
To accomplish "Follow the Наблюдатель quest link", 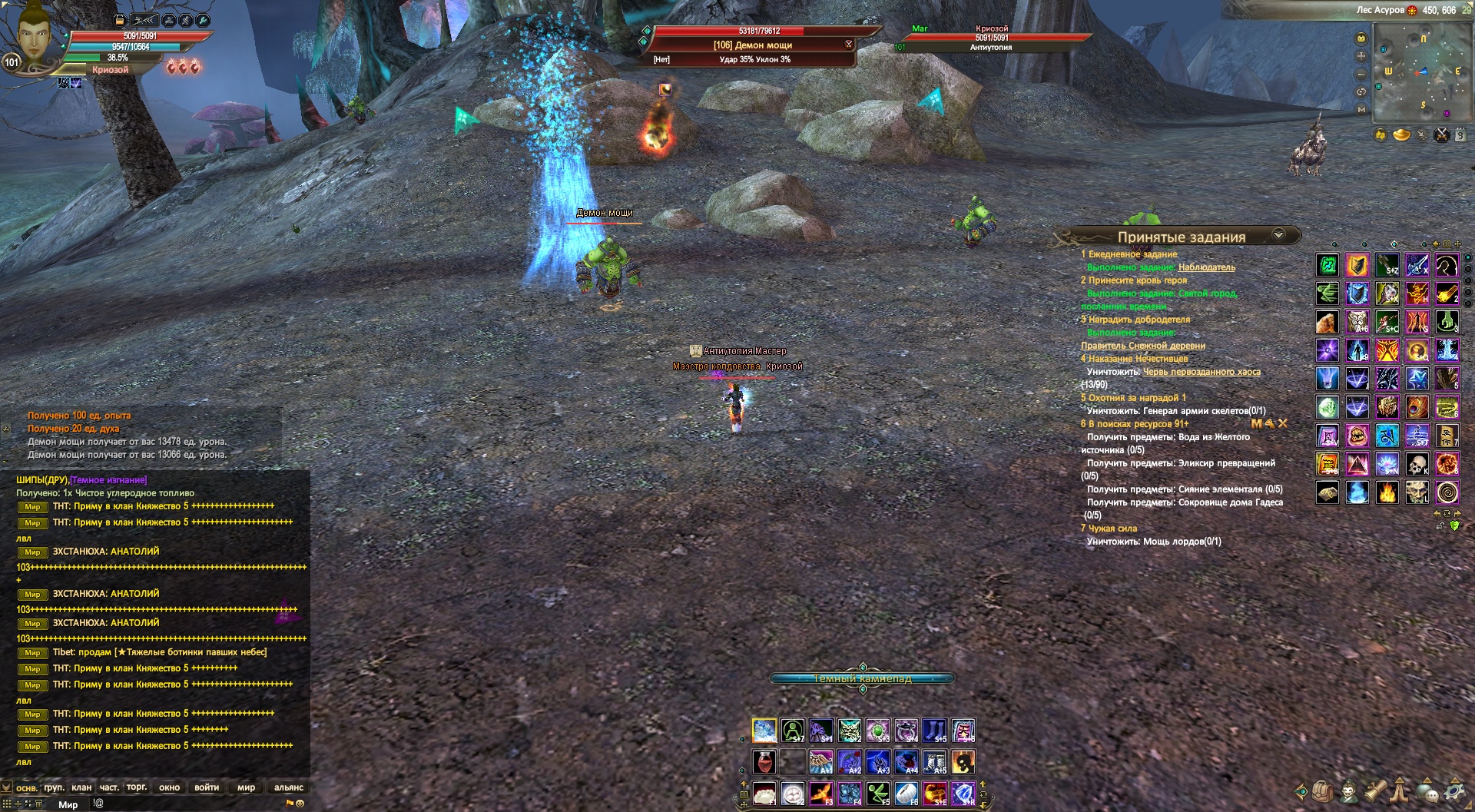I will point(1206,267).
